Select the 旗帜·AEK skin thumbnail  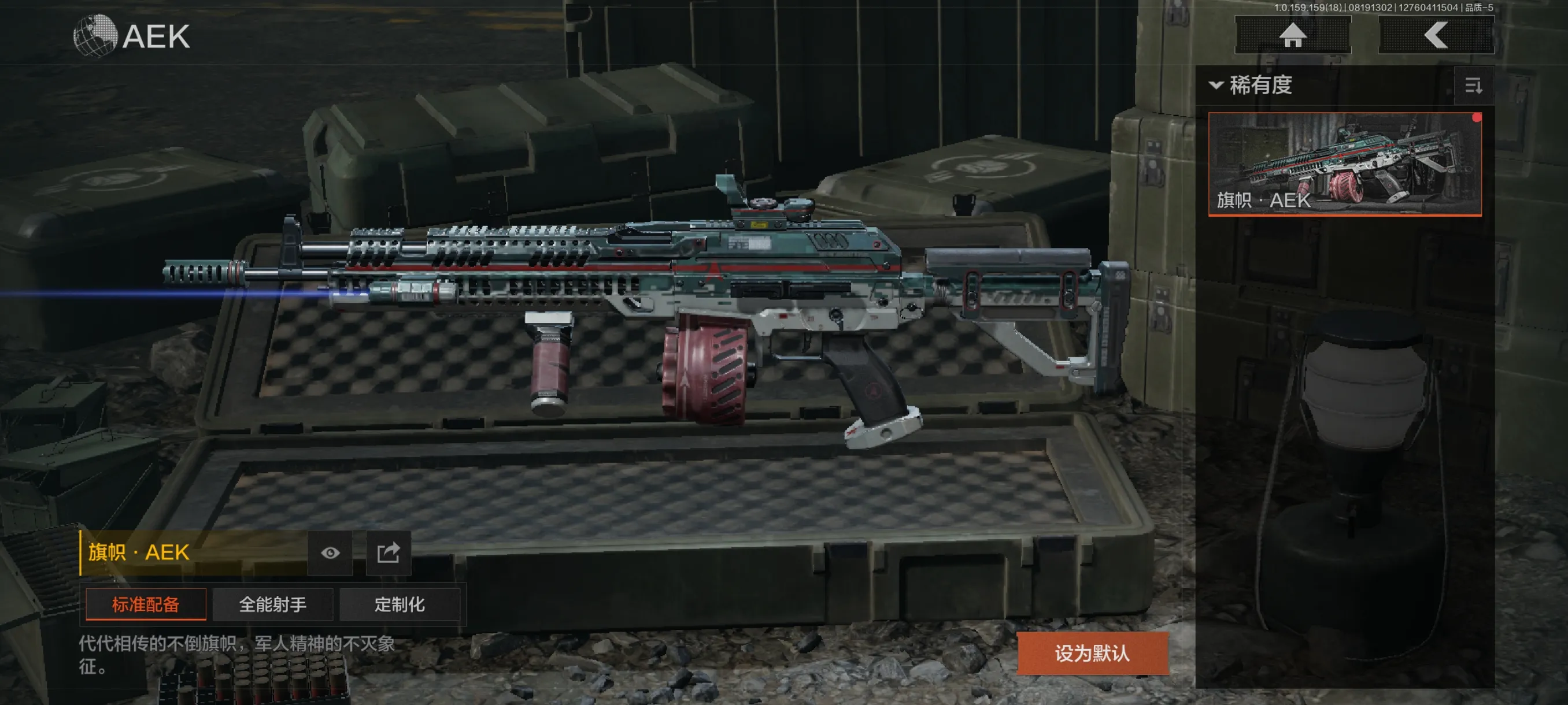tap(1345, 164)
